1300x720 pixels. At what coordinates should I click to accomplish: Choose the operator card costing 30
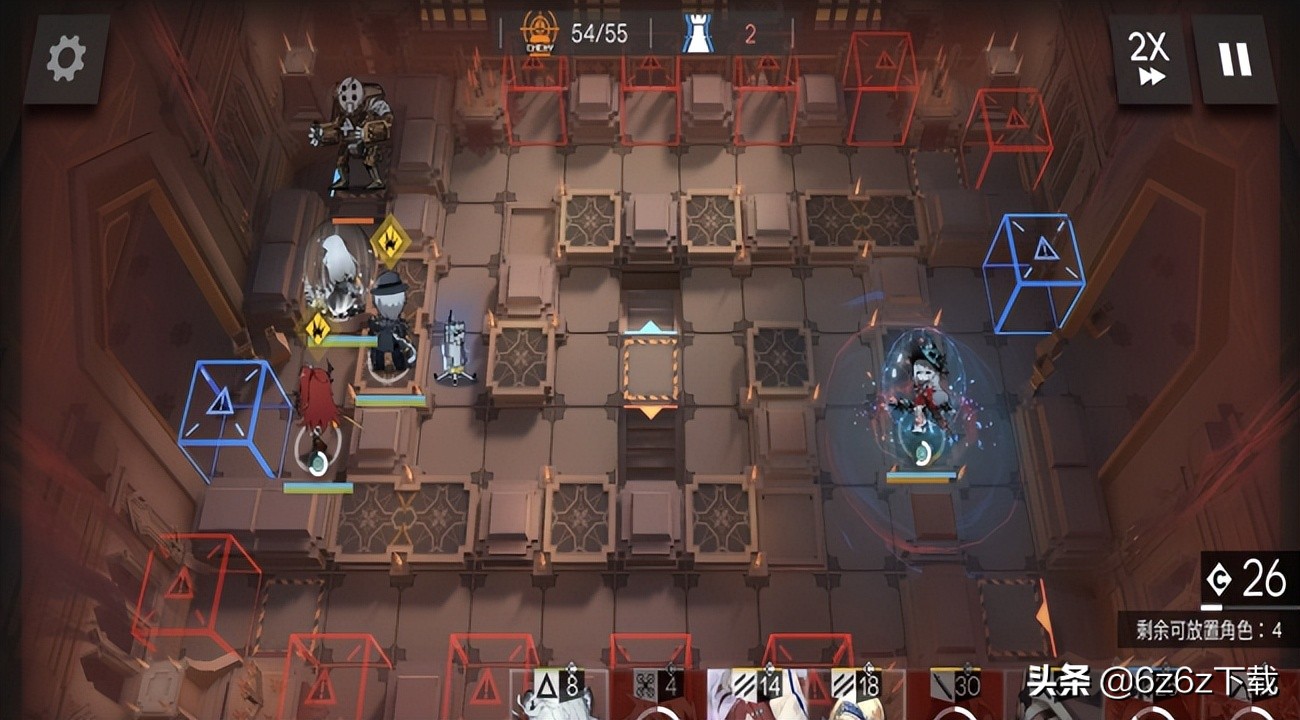[960, 694]
